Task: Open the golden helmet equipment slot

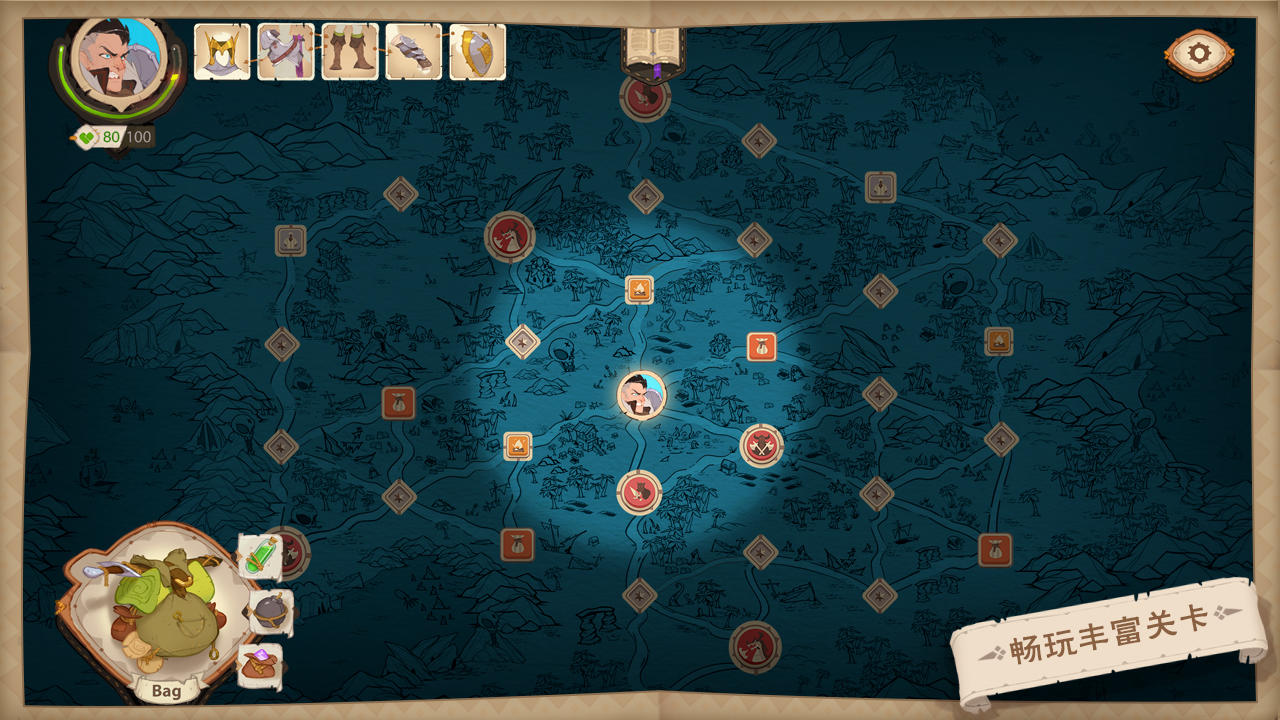Action: coord(222,47)
